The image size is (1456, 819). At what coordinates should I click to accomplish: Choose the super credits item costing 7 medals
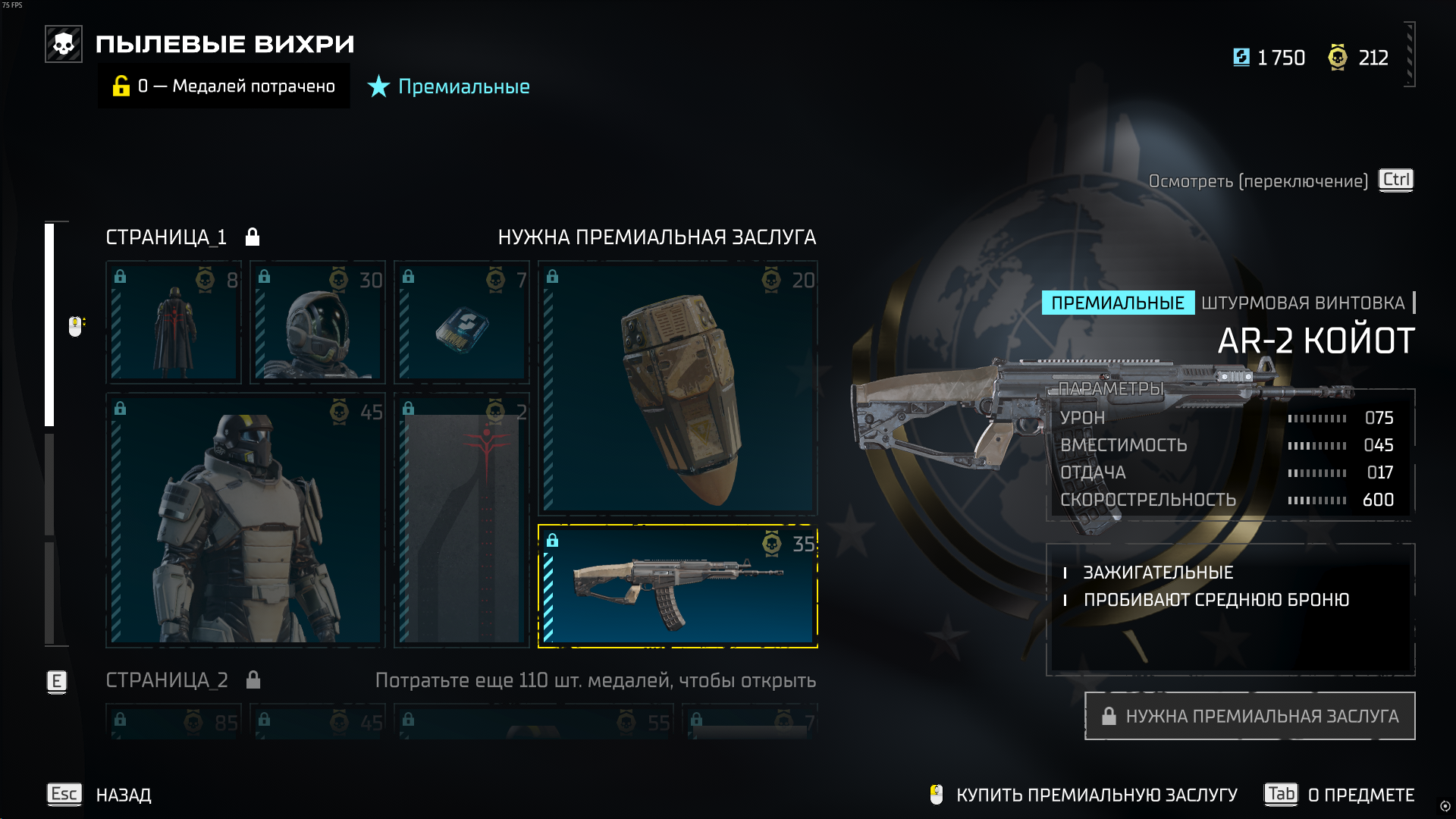click(x=462, y=322)
